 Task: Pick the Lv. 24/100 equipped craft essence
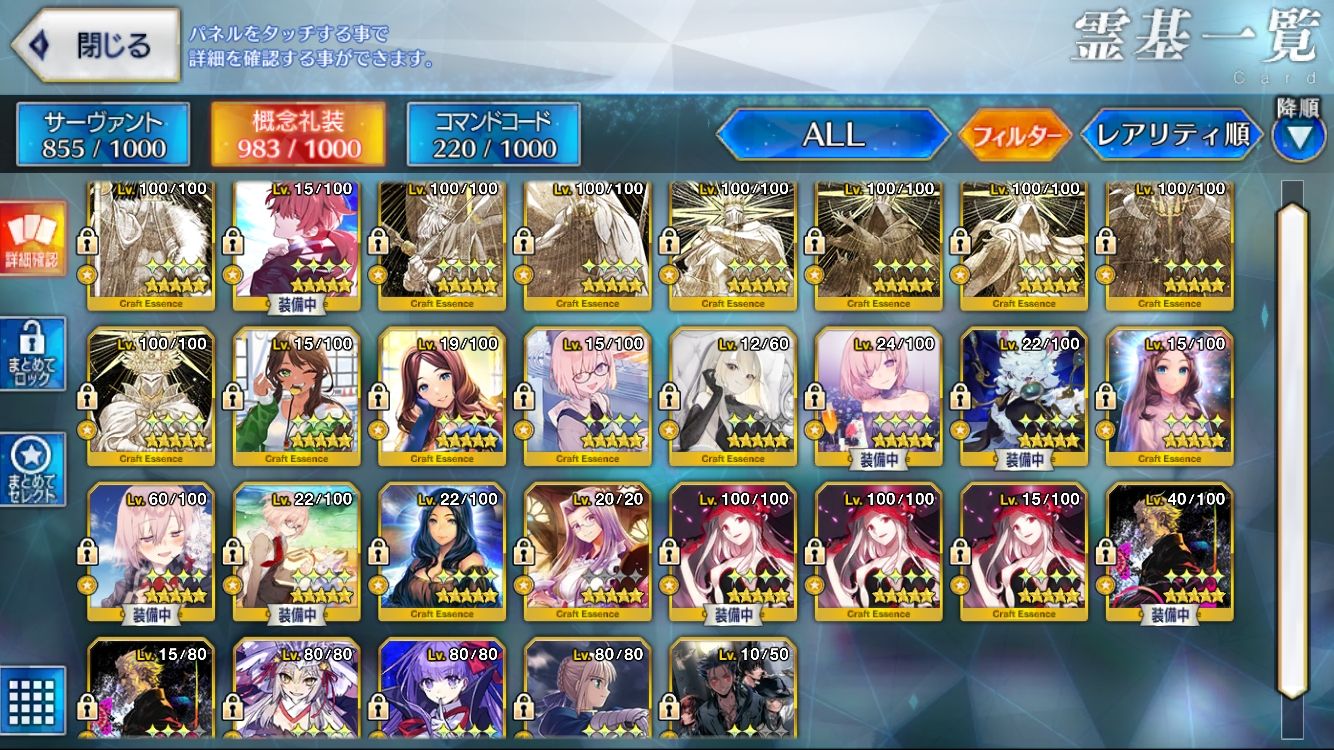tap(878, 395)
